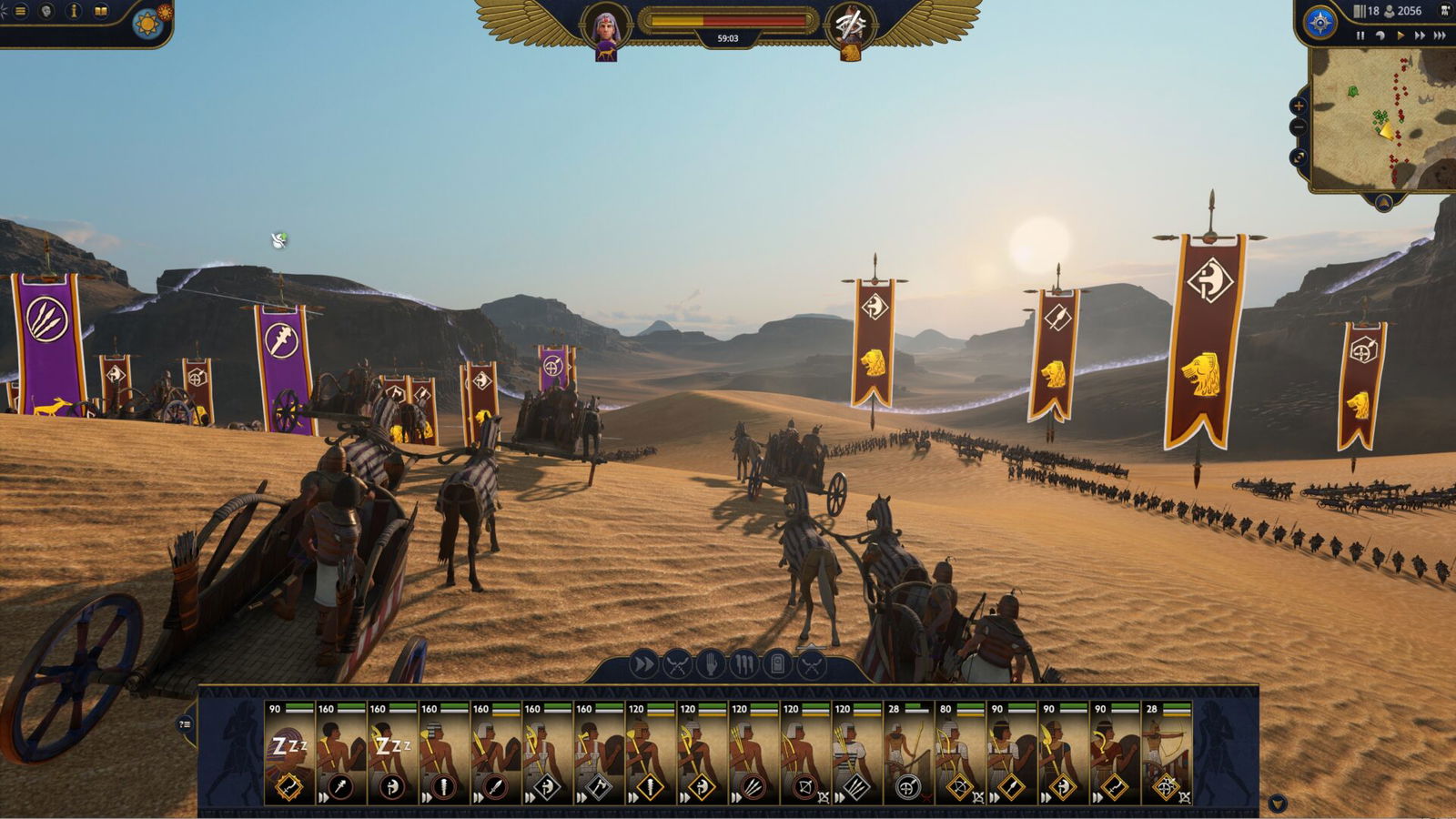Set battle to normal play speed

[x=1400, y=35]
